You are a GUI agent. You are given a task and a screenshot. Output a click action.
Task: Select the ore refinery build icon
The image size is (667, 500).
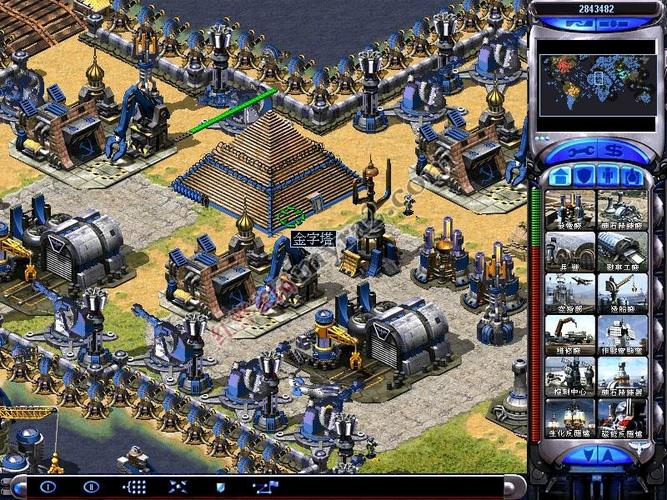pyautogui.click(x=622, y=210)
